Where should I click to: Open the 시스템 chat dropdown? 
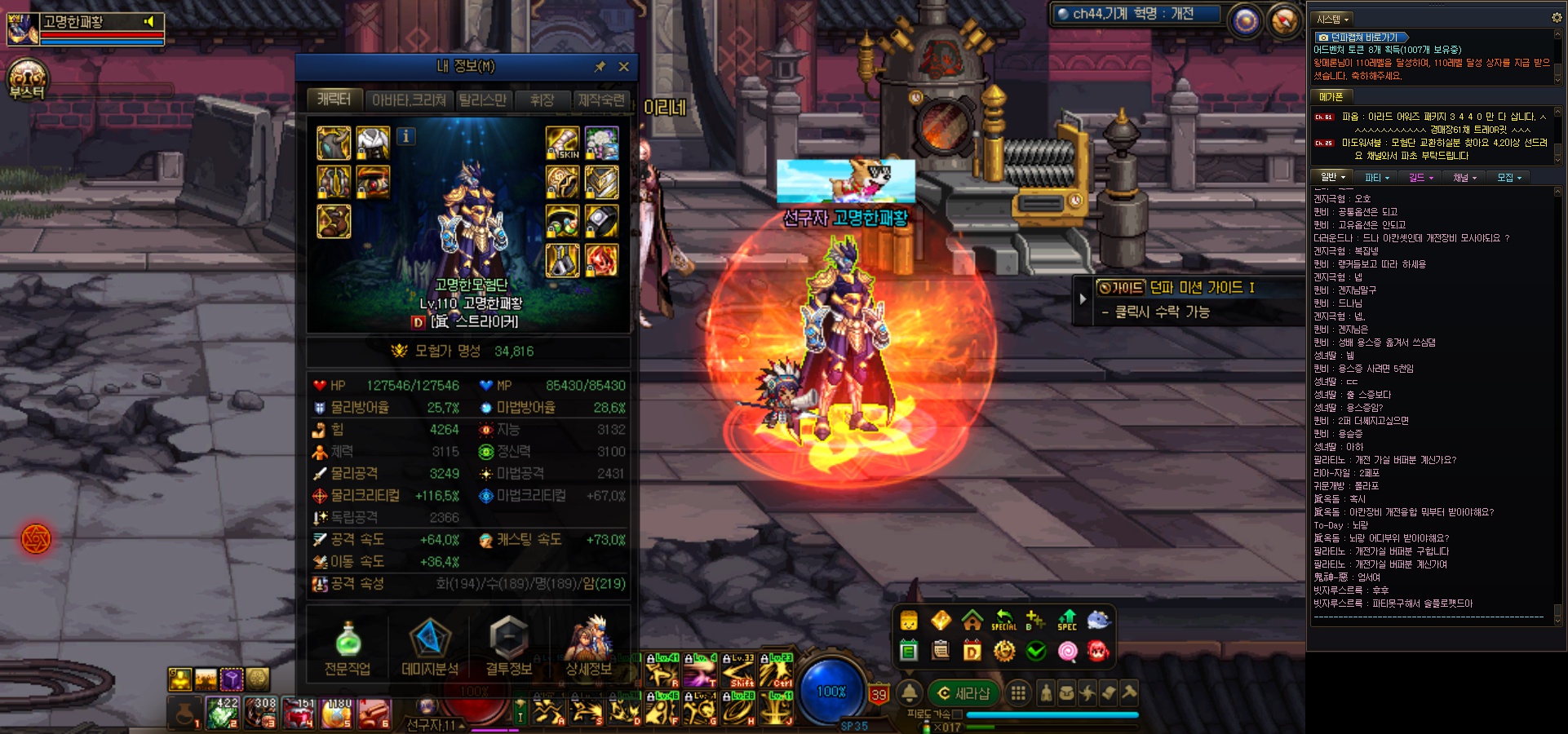point(1333,19)
